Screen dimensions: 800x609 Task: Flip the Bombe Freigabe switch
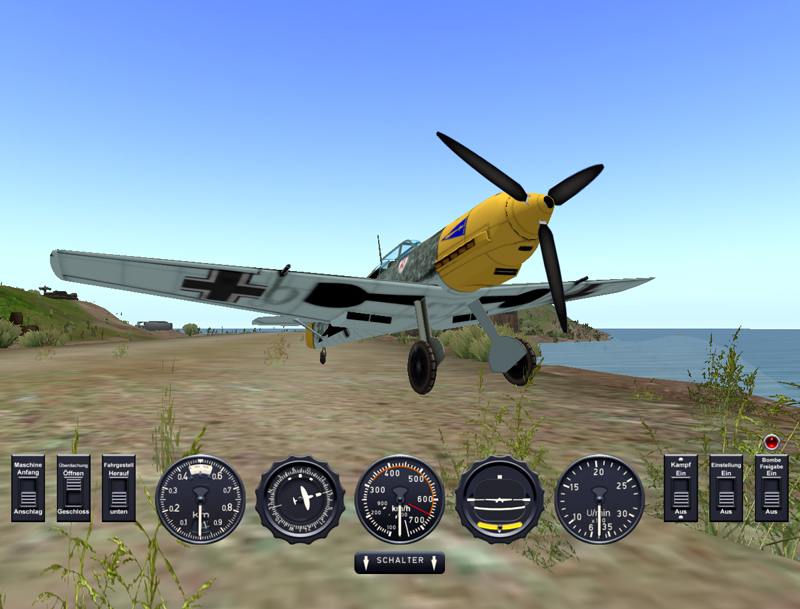[x=771, y=495]
